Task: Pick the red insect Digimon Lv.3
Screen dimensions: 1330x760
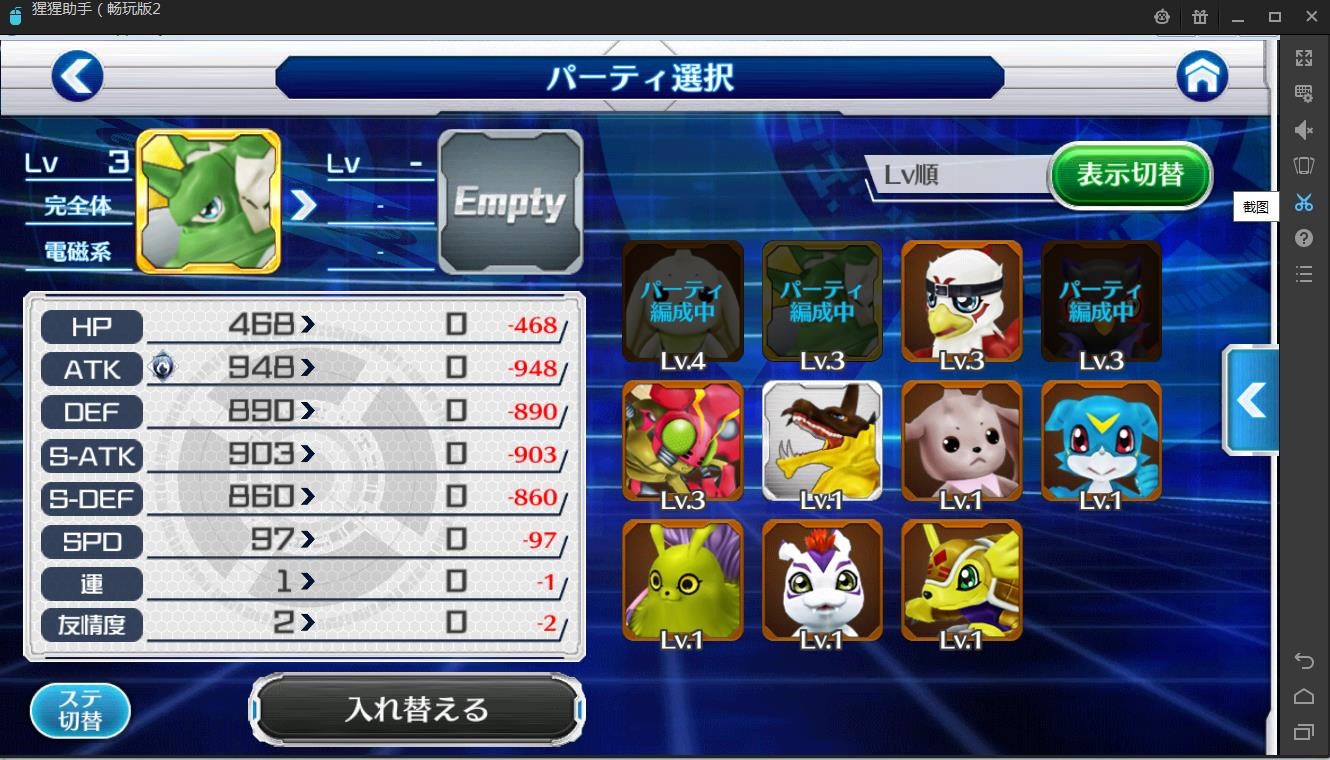Action: coord(683,441)
